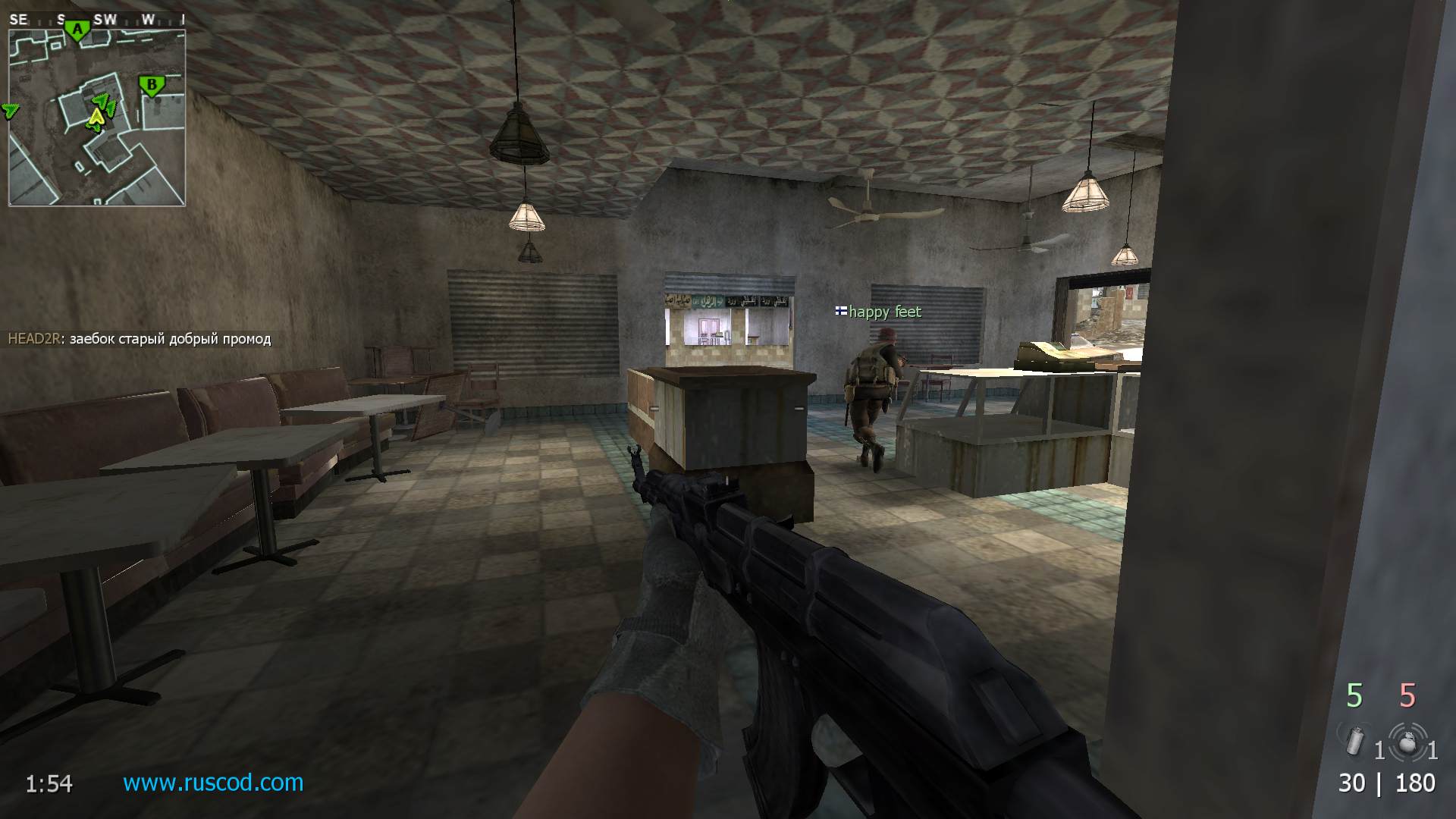Select bomb site B marker on minimap
Image resolution: width=1456 pixels, height=819 pixels.
click(x=152, y=86)
